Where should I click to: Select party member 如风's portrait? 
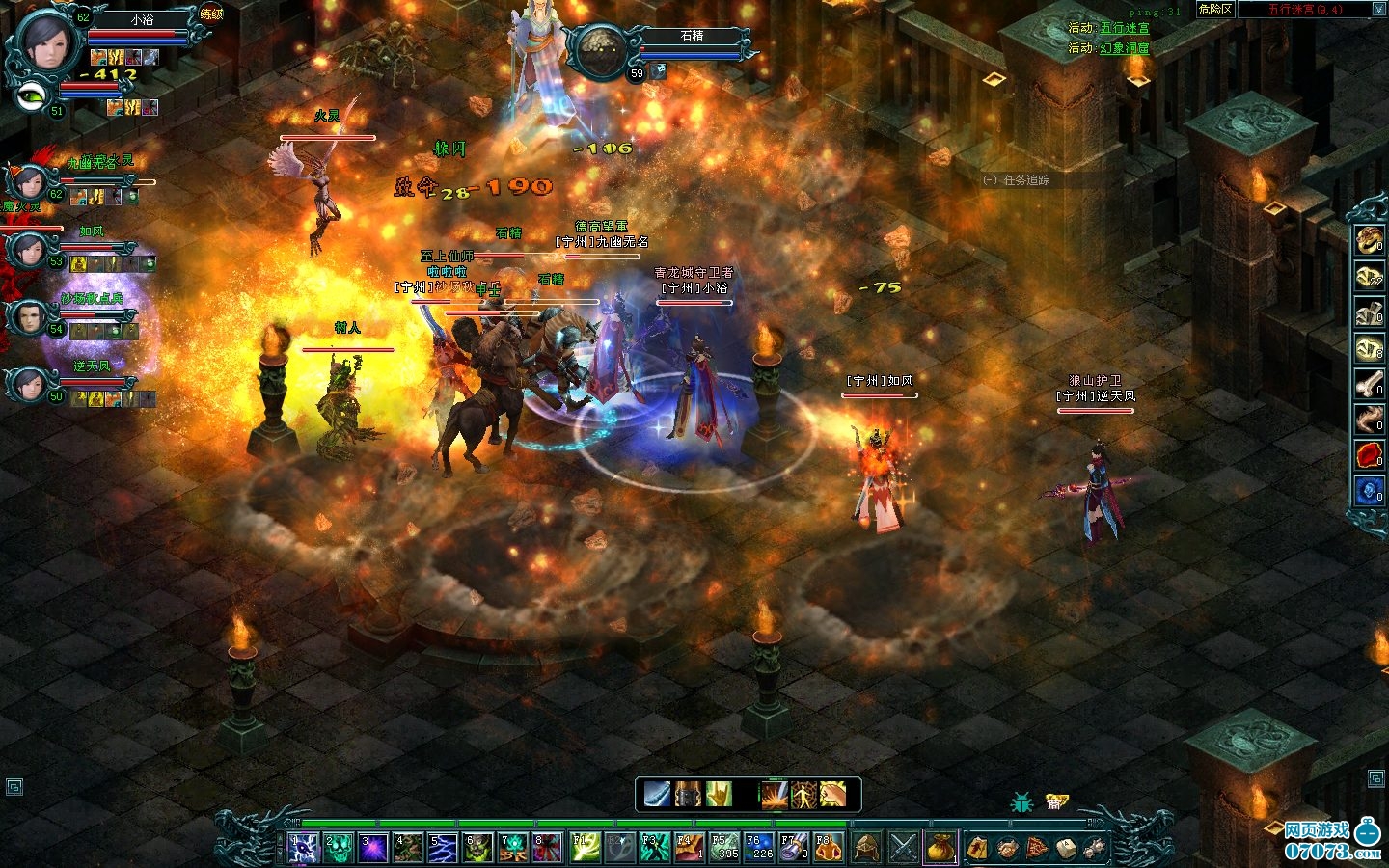point(29,251)
